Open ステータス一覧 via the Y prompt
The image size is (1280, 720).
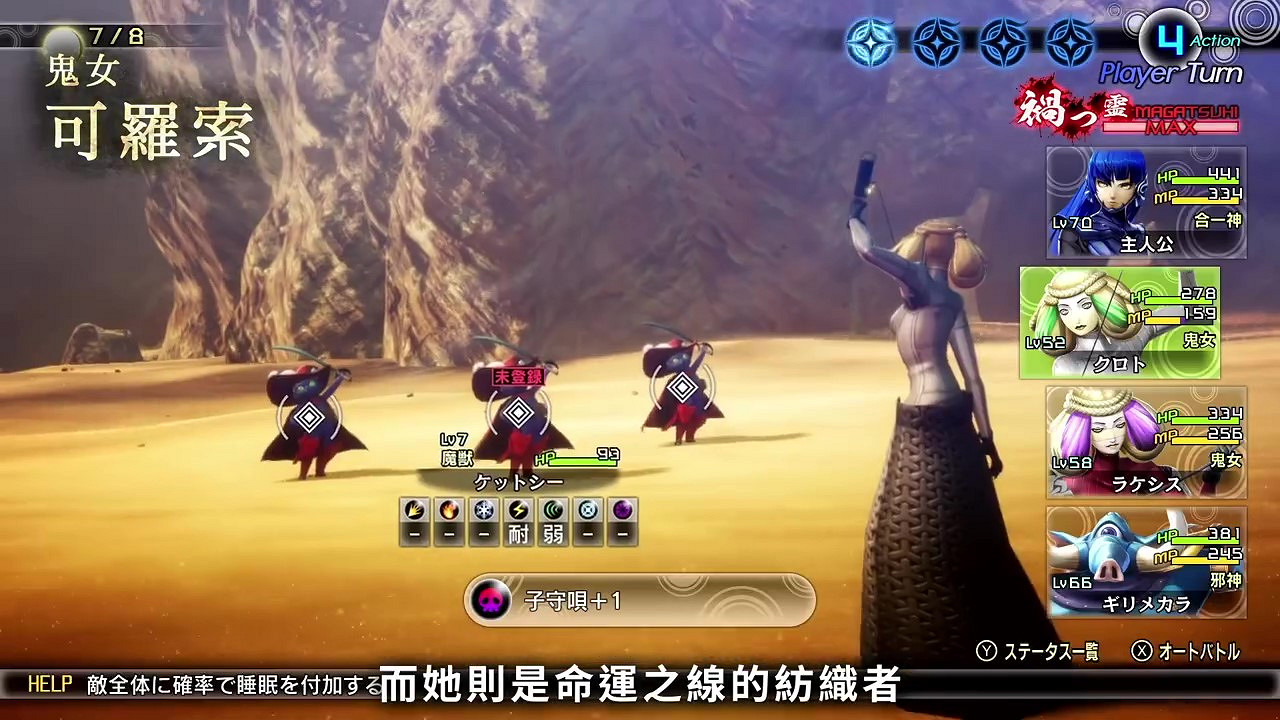(1040, 648)
